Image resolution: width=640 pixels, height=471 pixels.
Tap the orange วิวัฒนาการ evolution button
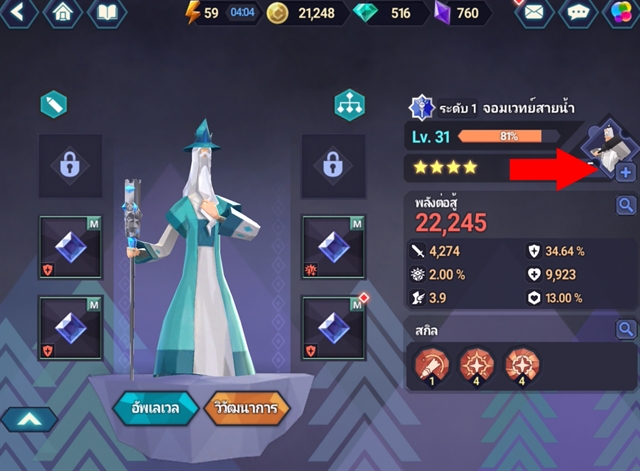coord(246,408)
